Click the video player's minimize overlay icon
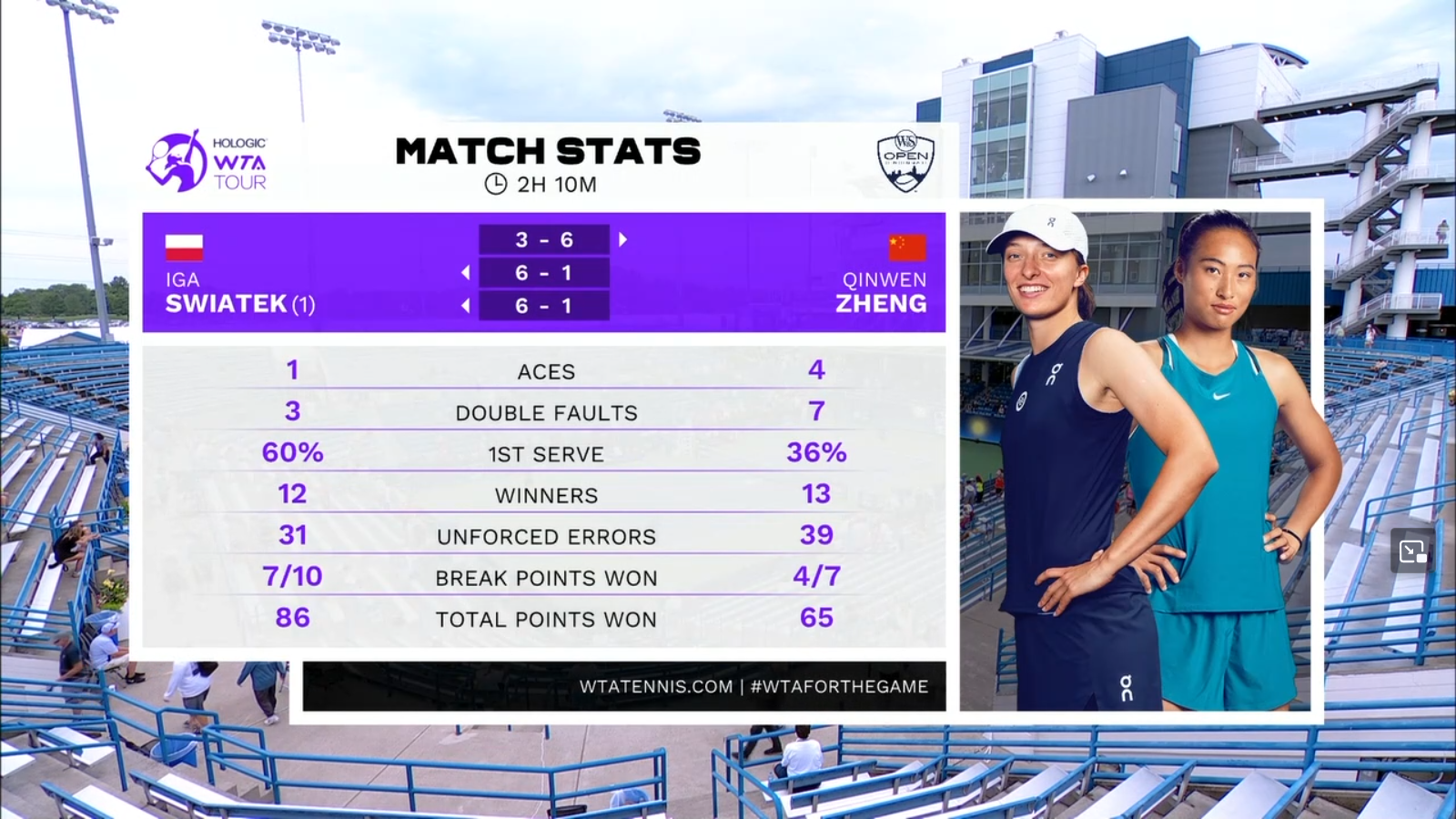The image size is (1456, 819). point(1412,551)
